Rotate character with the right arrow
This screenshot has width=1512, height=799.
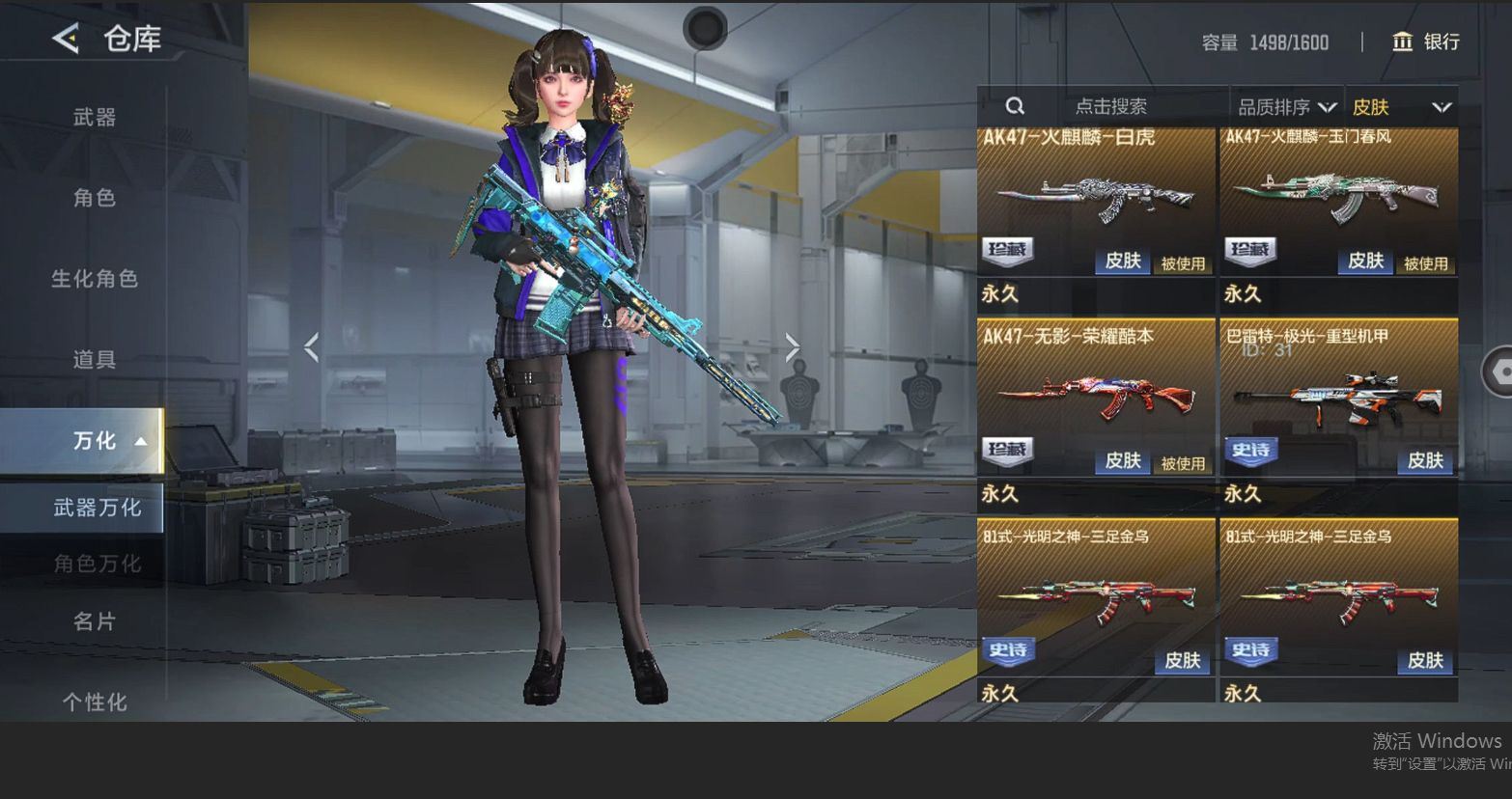(x=792, y=347)
